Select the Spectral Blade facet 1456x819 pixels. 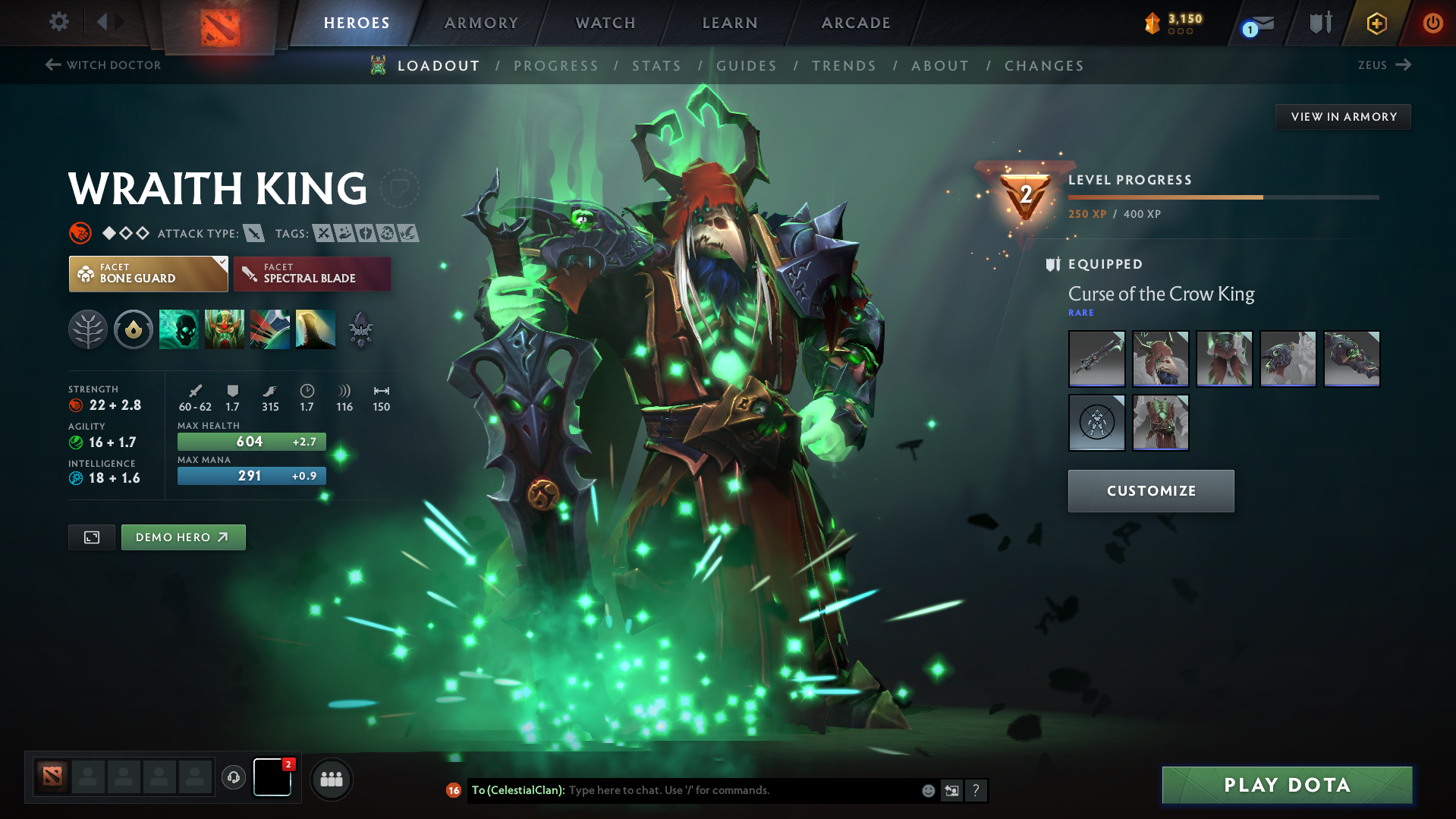point(312,273)
